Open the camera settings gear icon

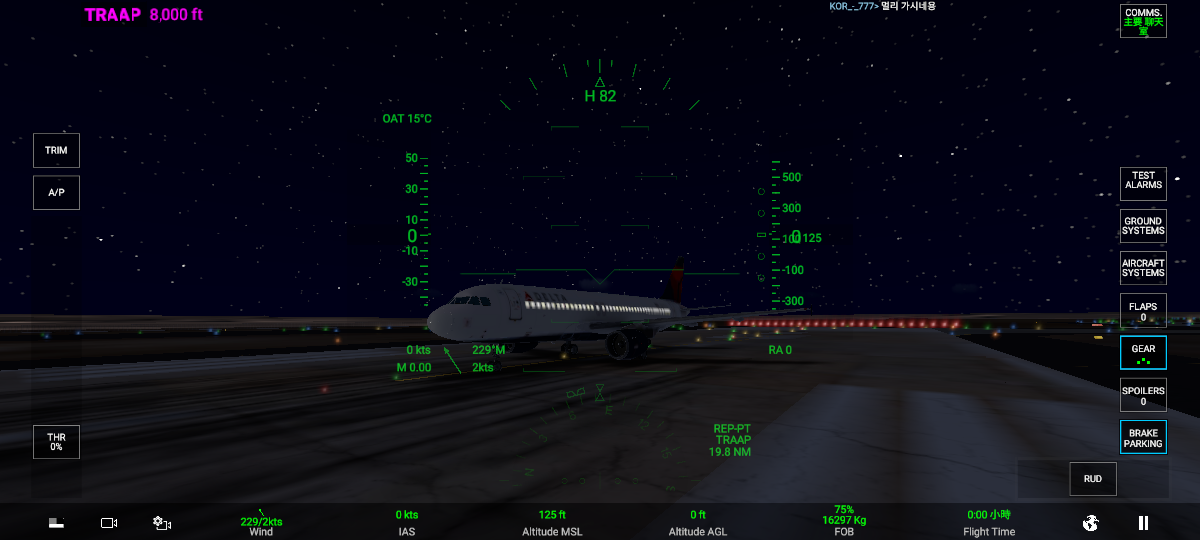[x=162, y=522]
